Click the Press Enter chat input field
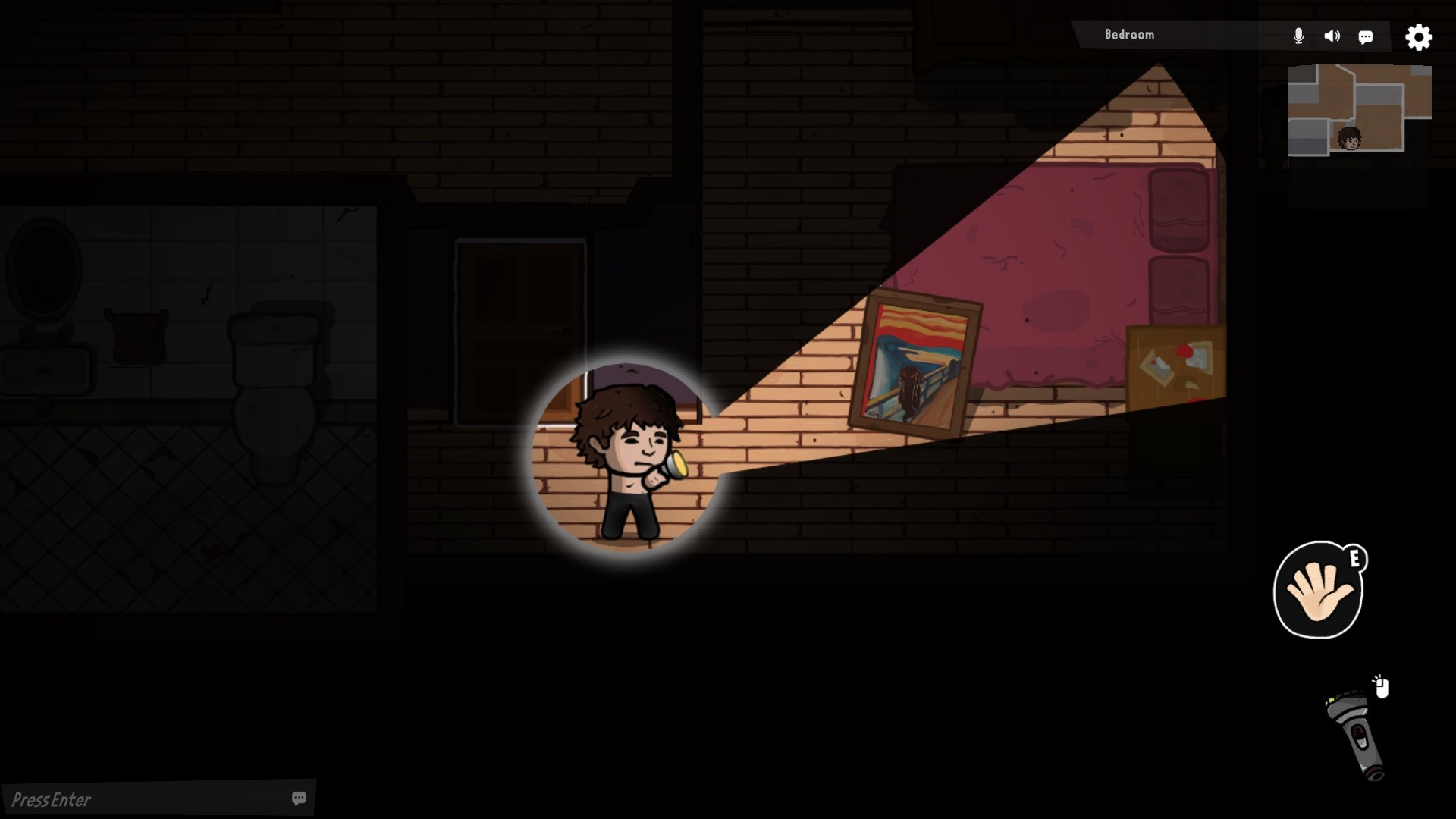1456x819 pixels. click(114, 798)
